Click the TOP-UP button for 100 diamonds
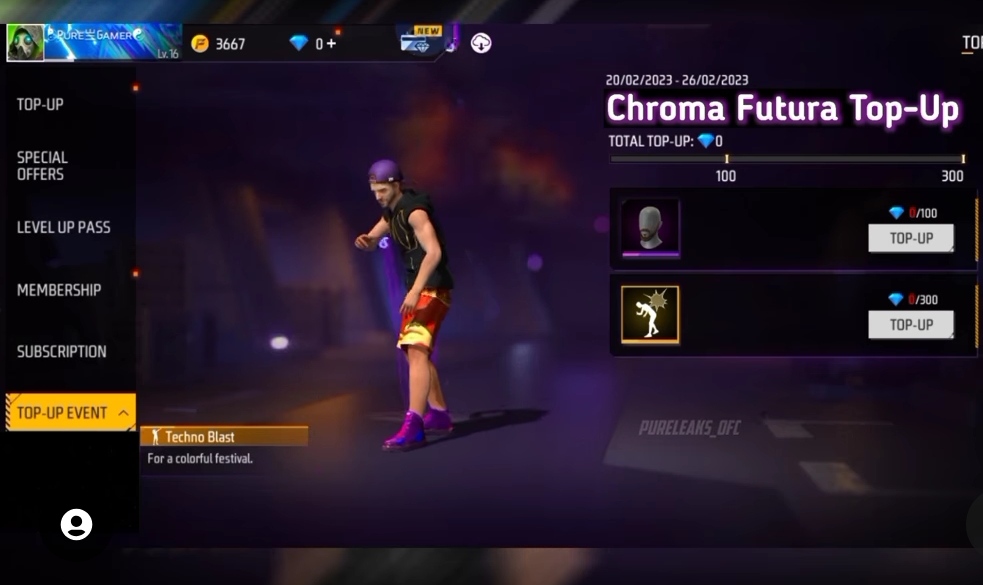 pyautogui.click(x=910, y=239)
